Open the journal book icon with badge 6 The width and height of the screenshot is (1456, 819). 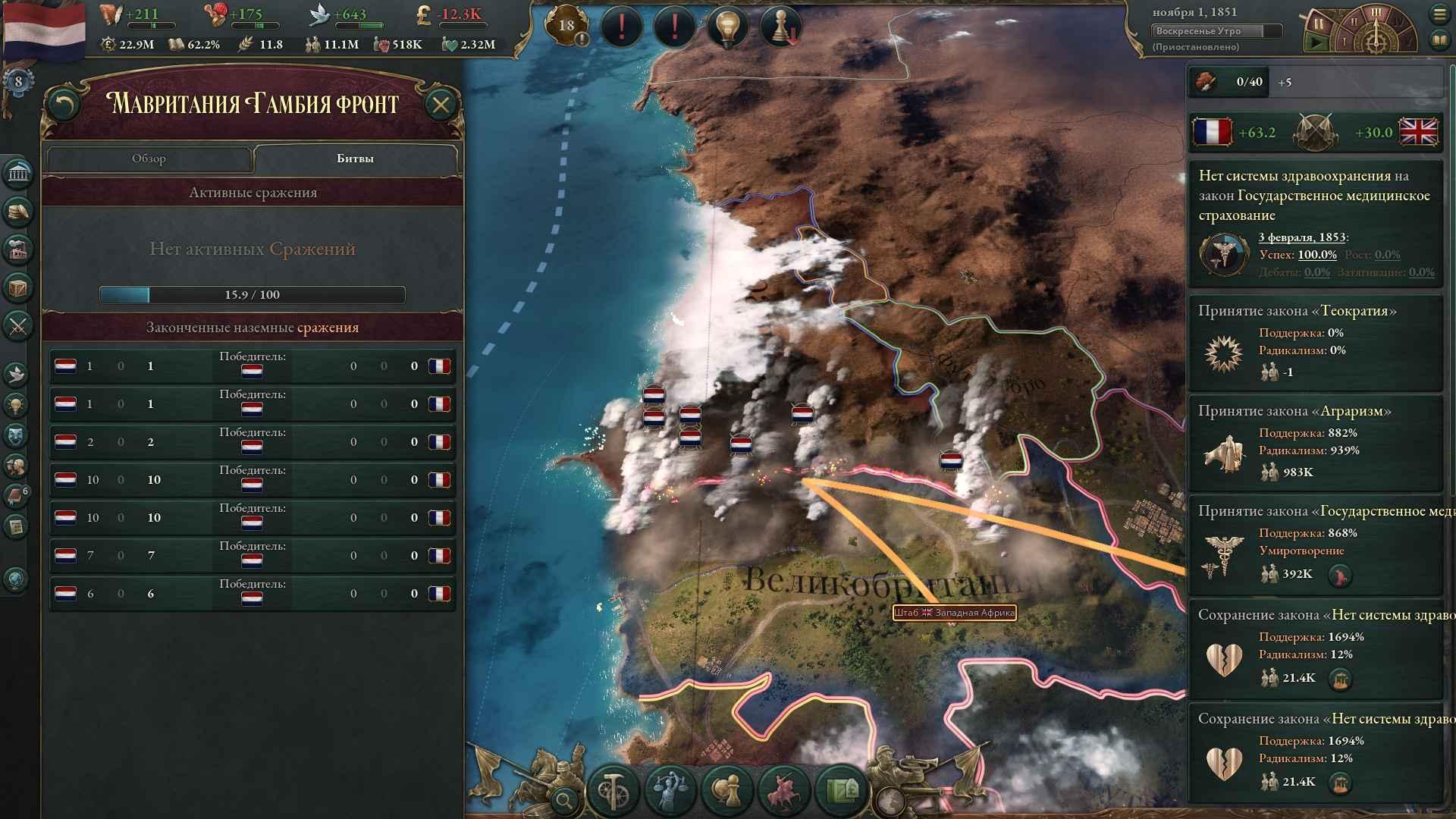[x=17, y=496]
